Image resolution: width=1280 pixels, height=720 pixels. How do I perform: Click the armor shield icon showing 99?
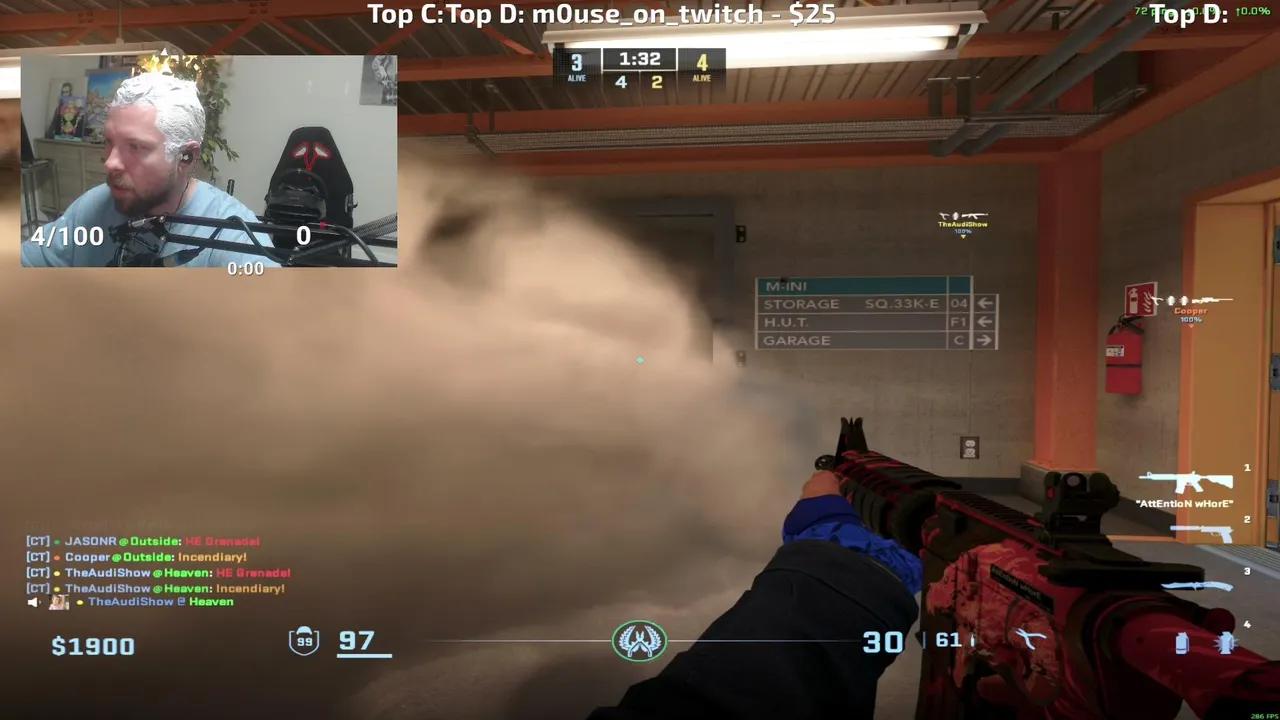point(305,641)
